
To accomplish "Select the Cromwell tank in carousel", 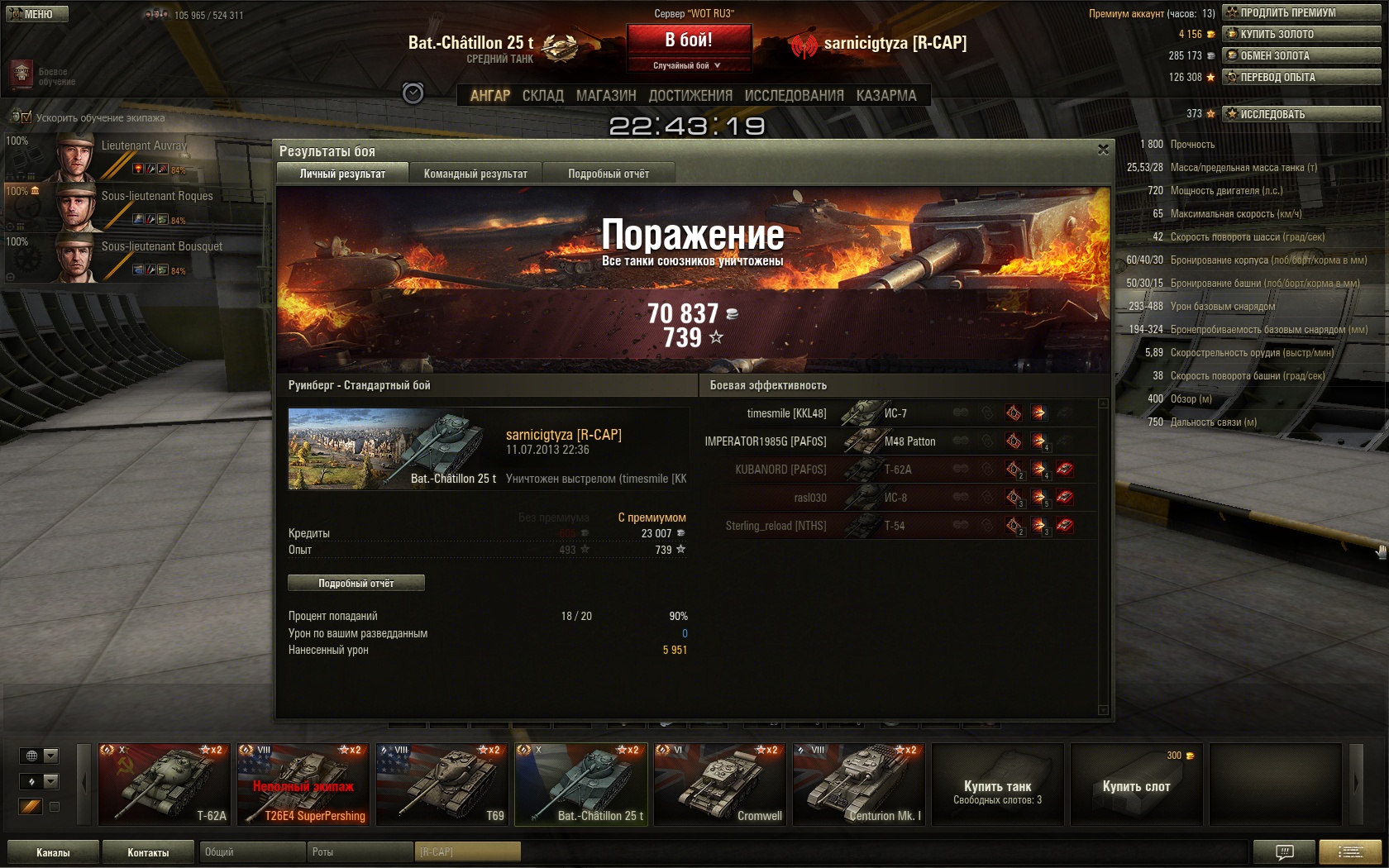I will point(719,784).
